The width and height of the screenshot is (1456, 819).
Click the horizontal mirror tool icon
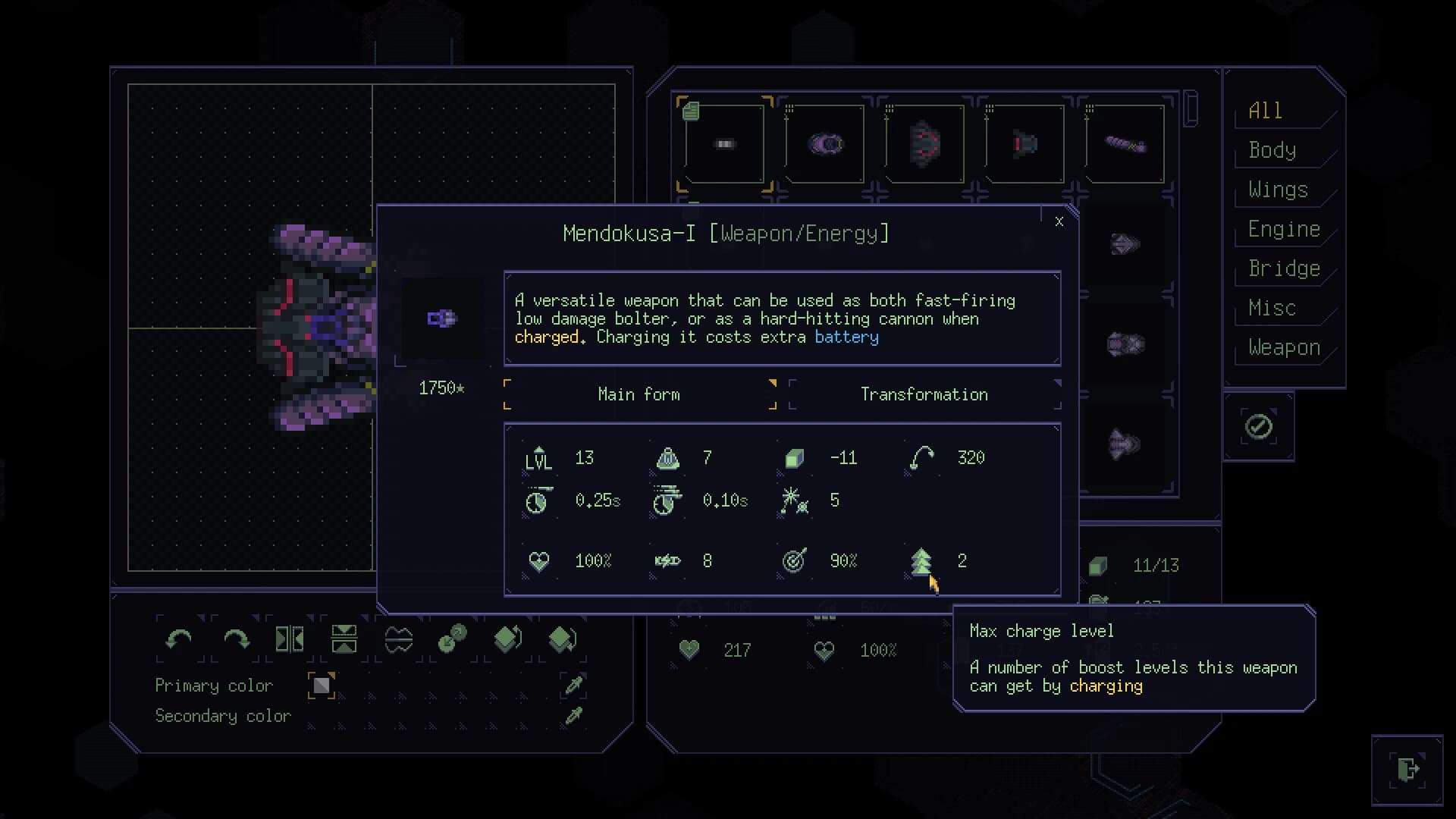click(x=290, y=639)
